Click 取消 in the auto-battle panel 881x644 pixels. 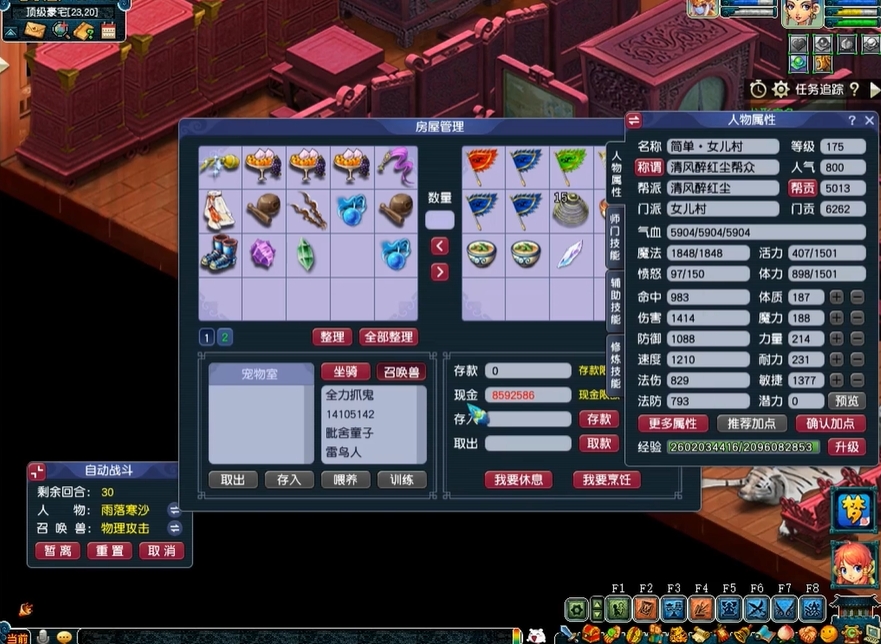tap(163, 551)
